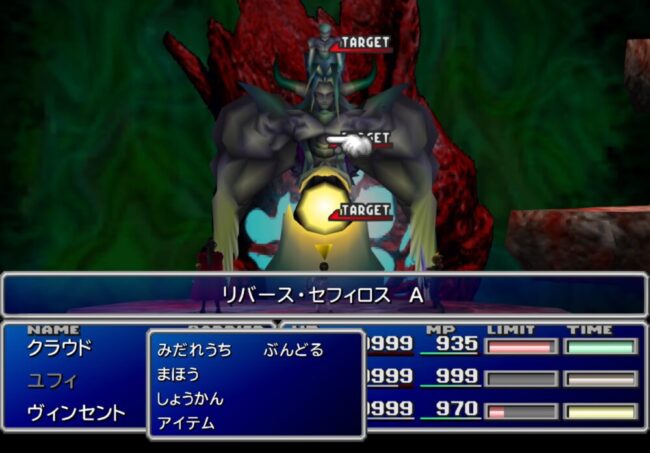The height and width of the screenshot is (453, 650).
Task: Select party member ユフィ
Action: point(51,380)
